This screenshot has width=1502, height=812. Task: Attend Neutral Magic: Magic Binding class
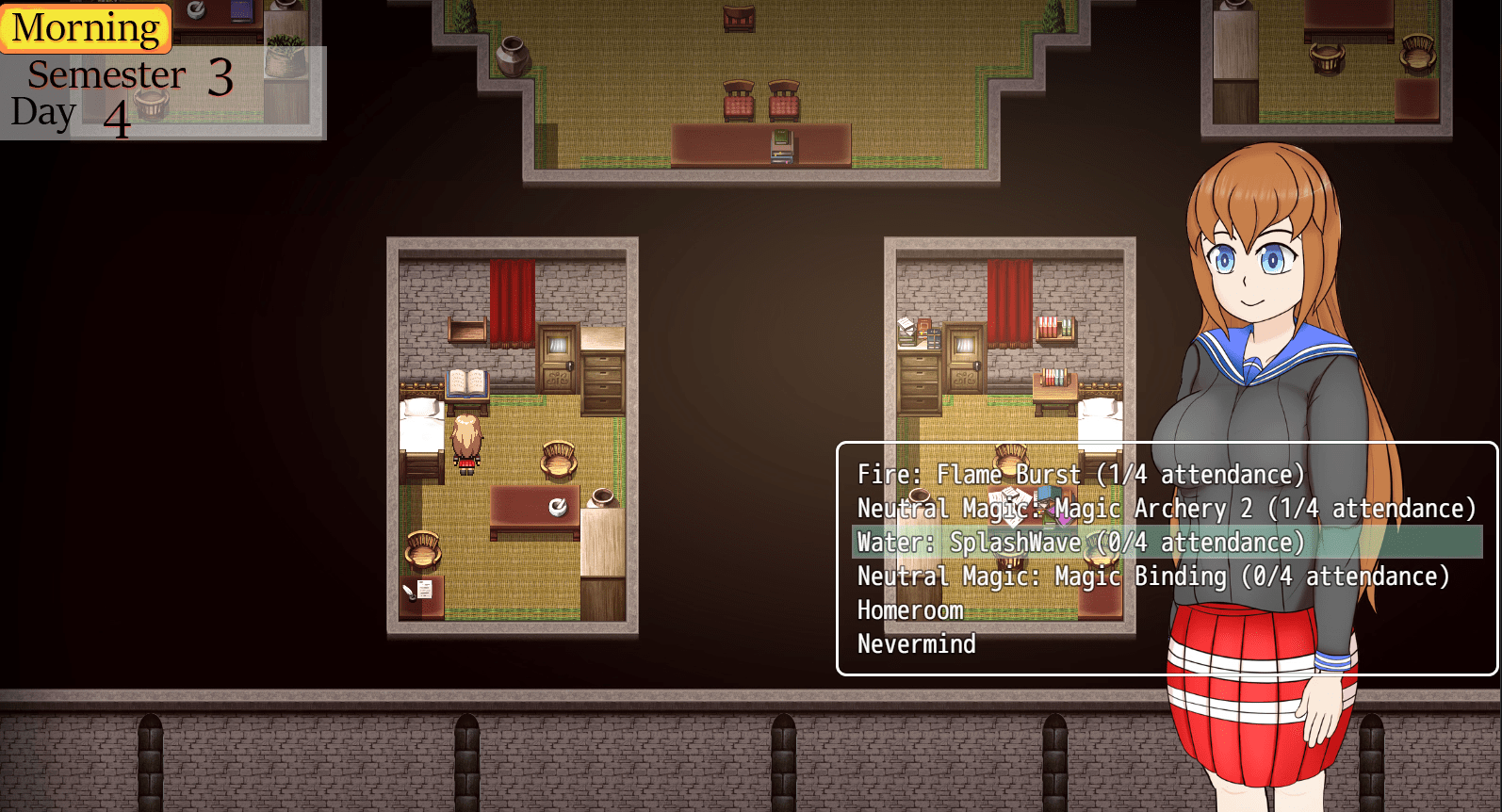1152,577
